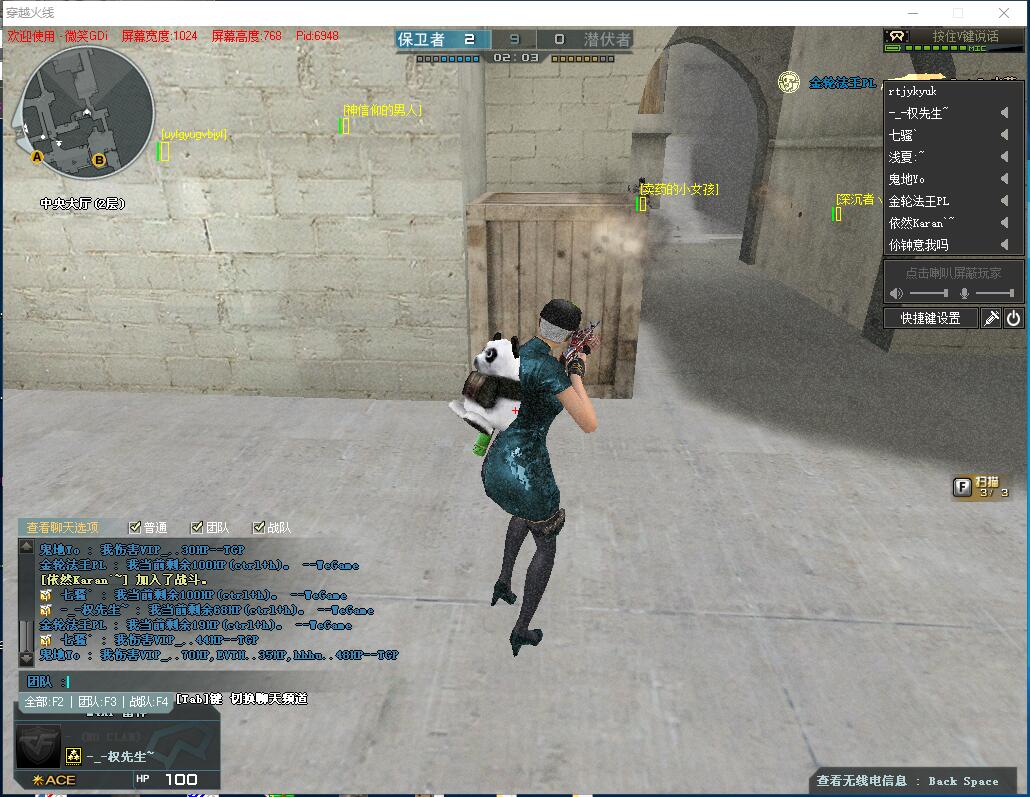Open the 快捷键设置 hotkey settings
Viewport: 1030px width, 797px height.
coord(930,318)
